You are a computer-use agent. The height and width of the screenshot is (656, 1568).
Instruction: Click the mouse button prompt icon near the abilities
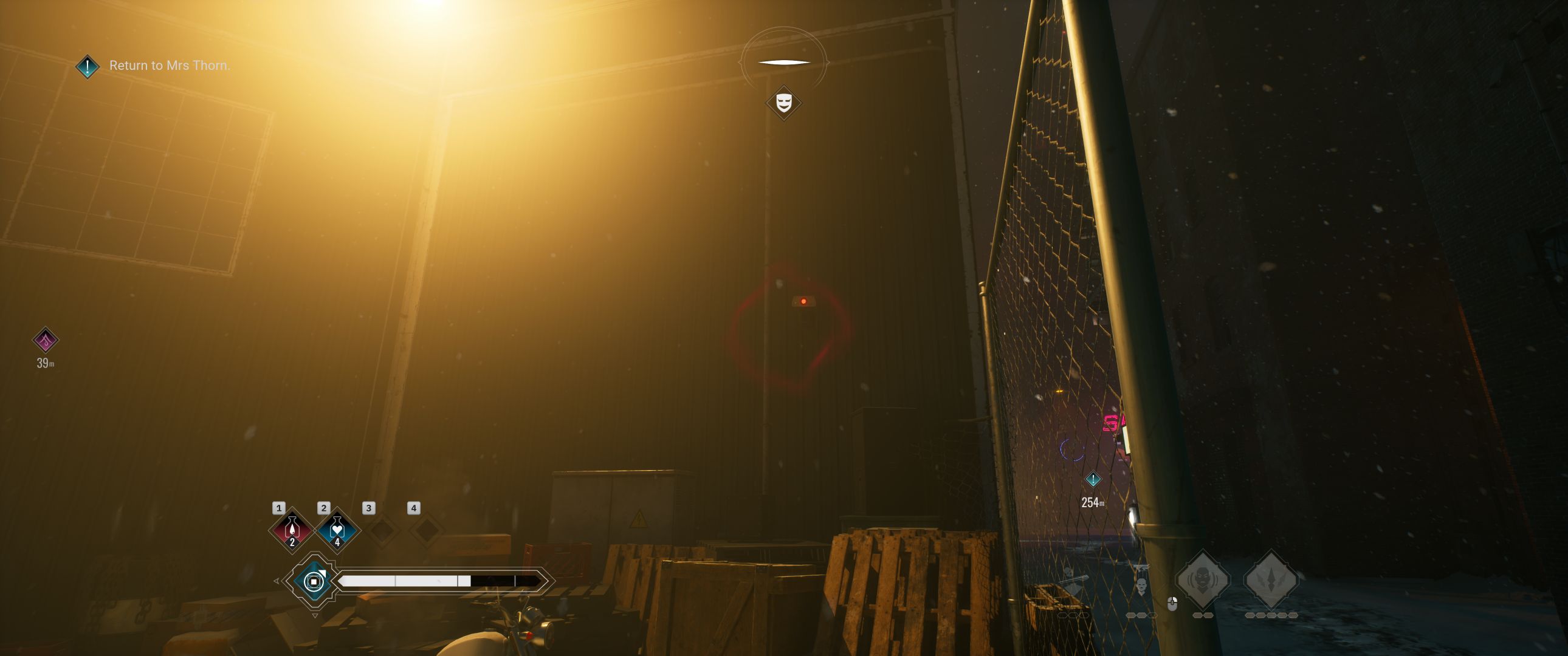pyautogui.click(x=1173, y=604)
